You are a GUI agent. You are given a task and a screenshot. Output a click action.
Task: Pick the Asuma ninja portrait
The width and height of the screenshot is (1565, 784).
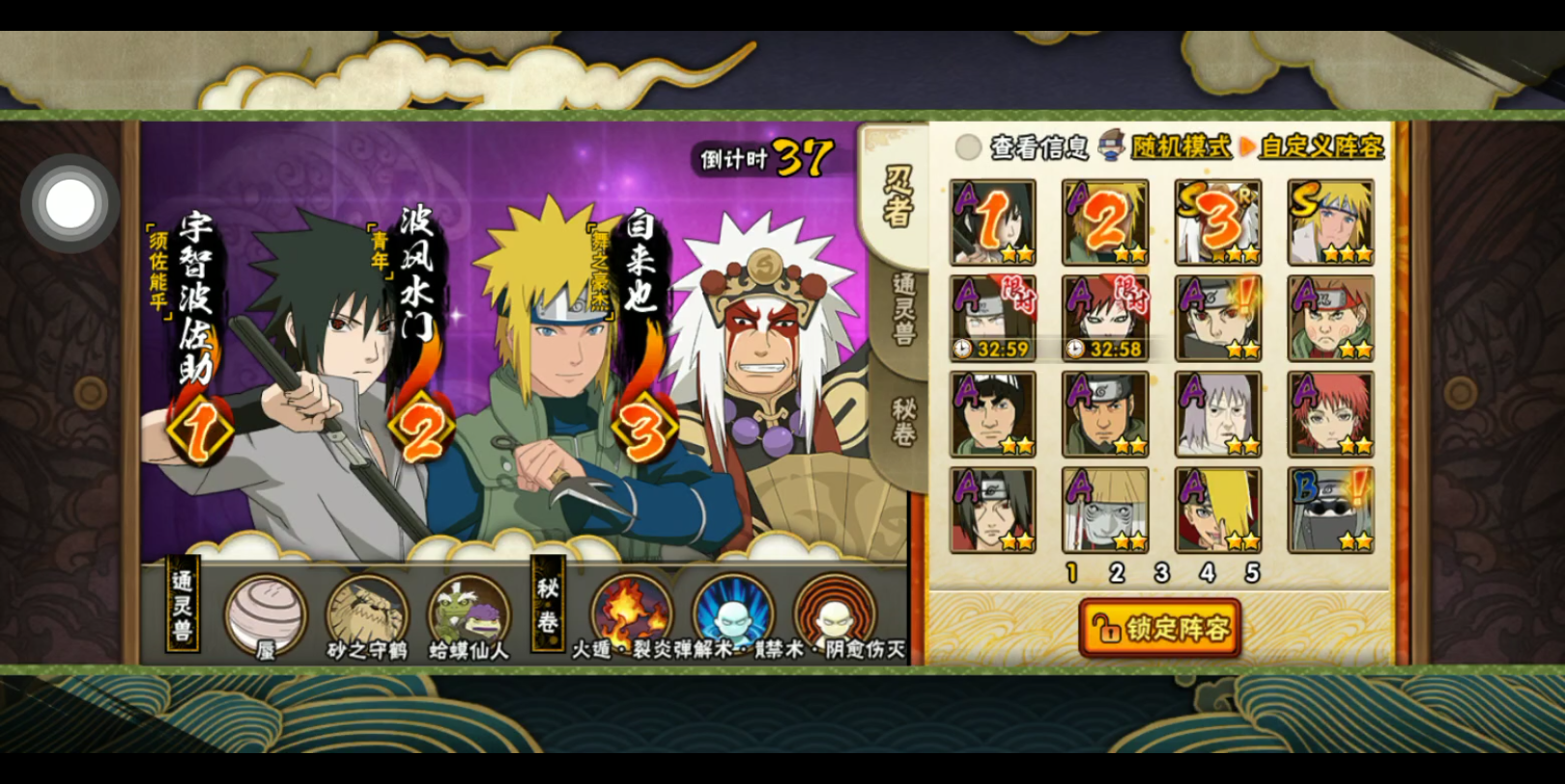(x=1105, y=414)
